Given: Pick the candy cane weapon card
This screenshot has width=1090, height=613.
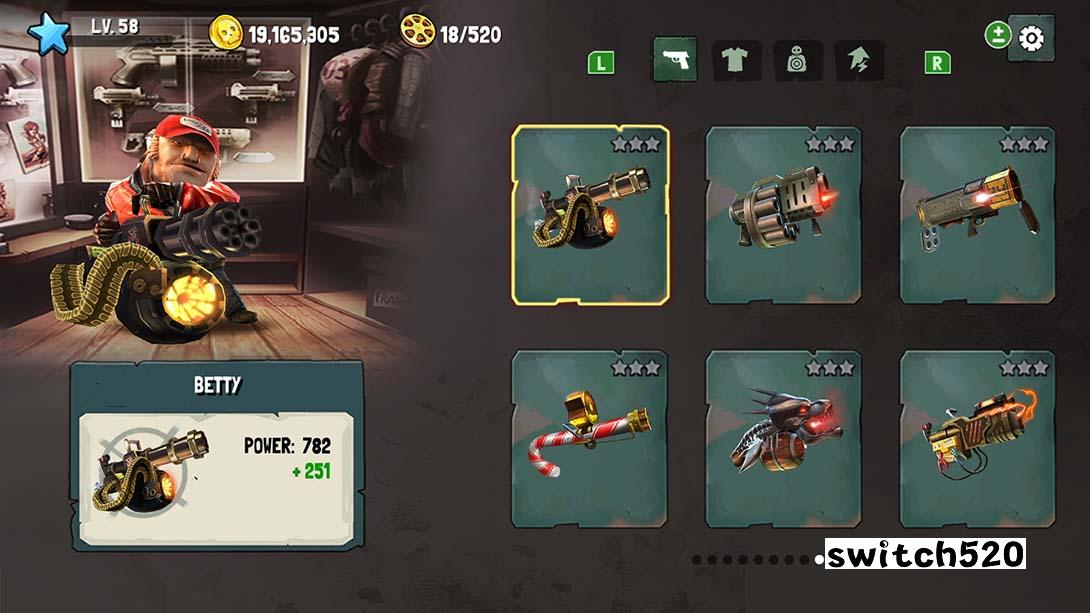Looking at the screenshot, I should point(590,438).
